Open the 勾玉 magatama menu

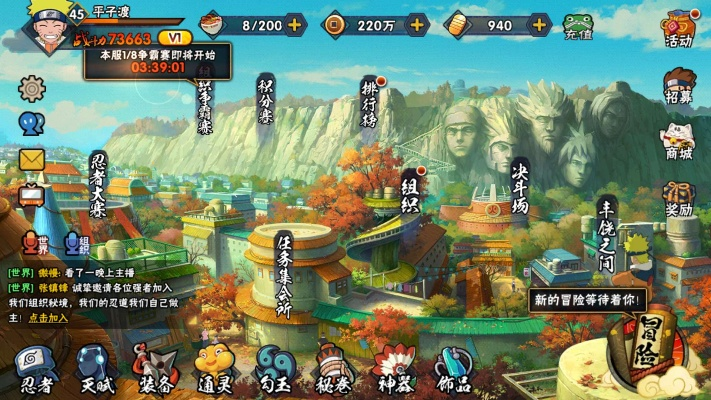coord(275,368)
